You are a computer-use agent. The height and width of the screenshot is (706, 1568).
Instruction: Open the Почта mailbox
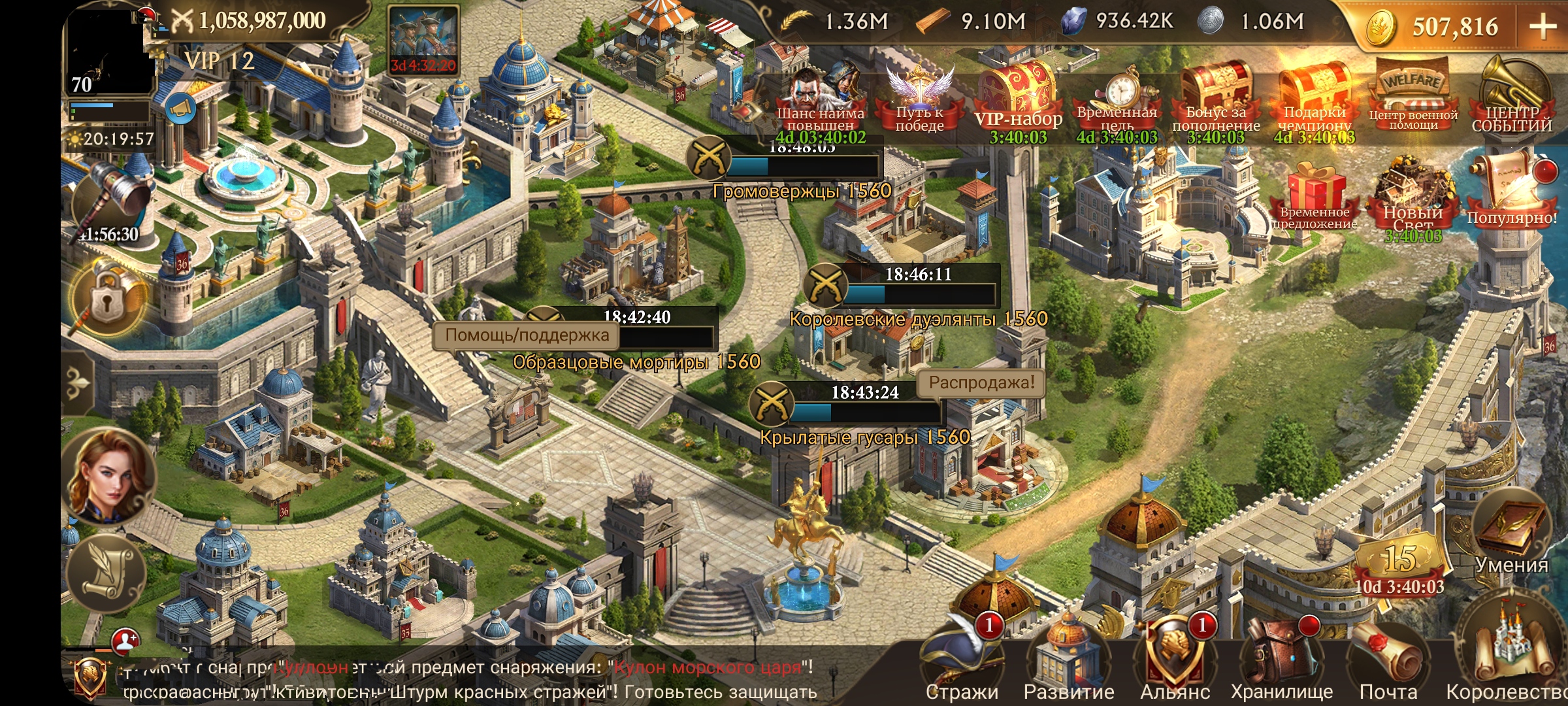pyautogui.click(x=1388, y=660)
